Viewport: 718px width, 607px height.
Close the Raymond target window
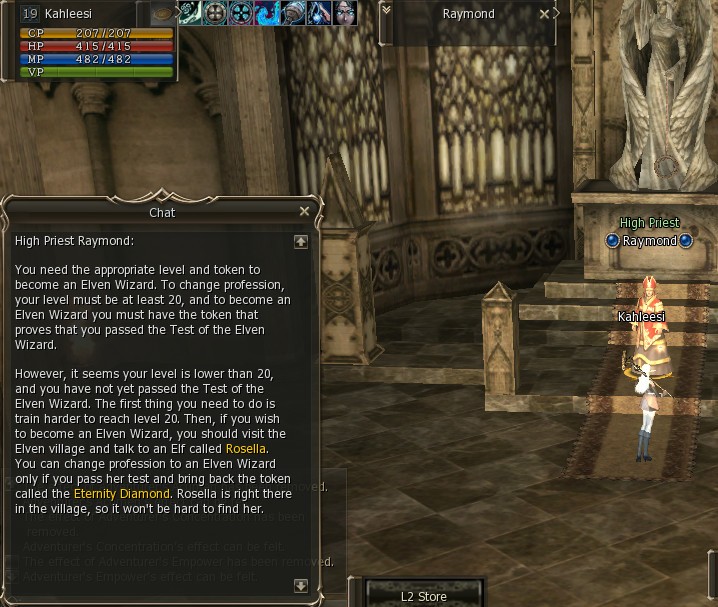click(x=544, y=15)
